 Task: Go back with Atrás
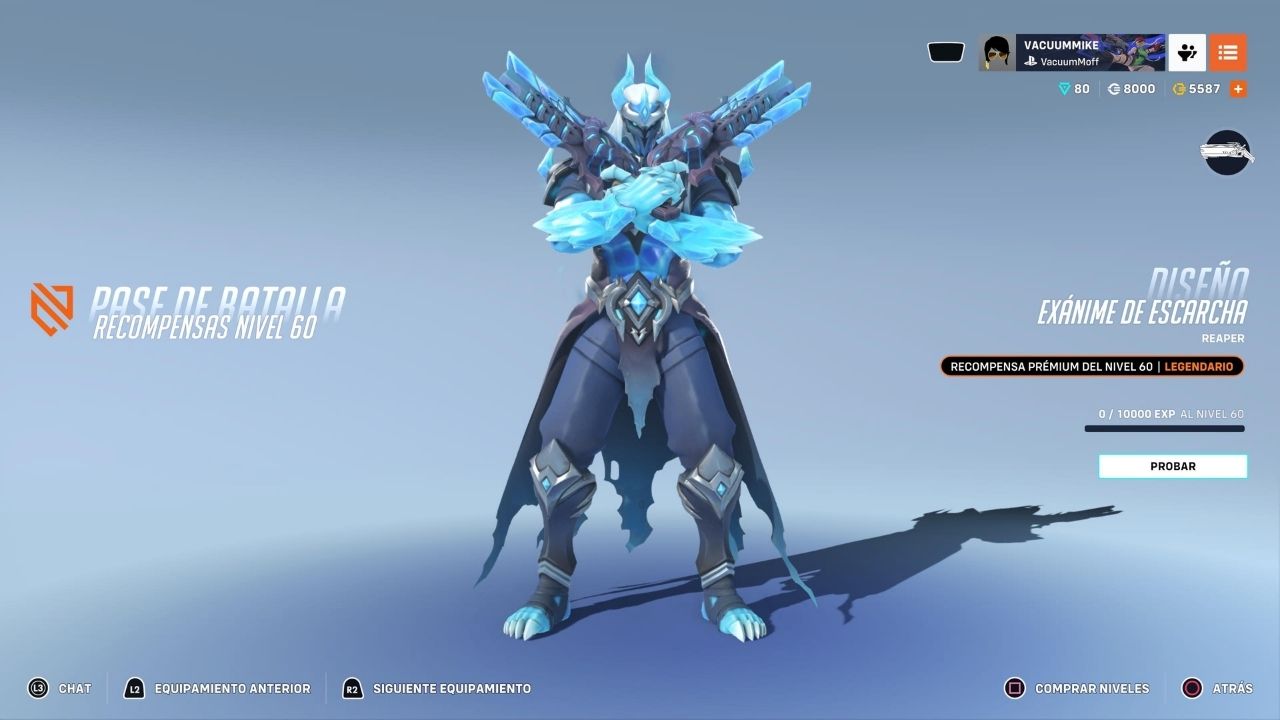pos(1217,688)
